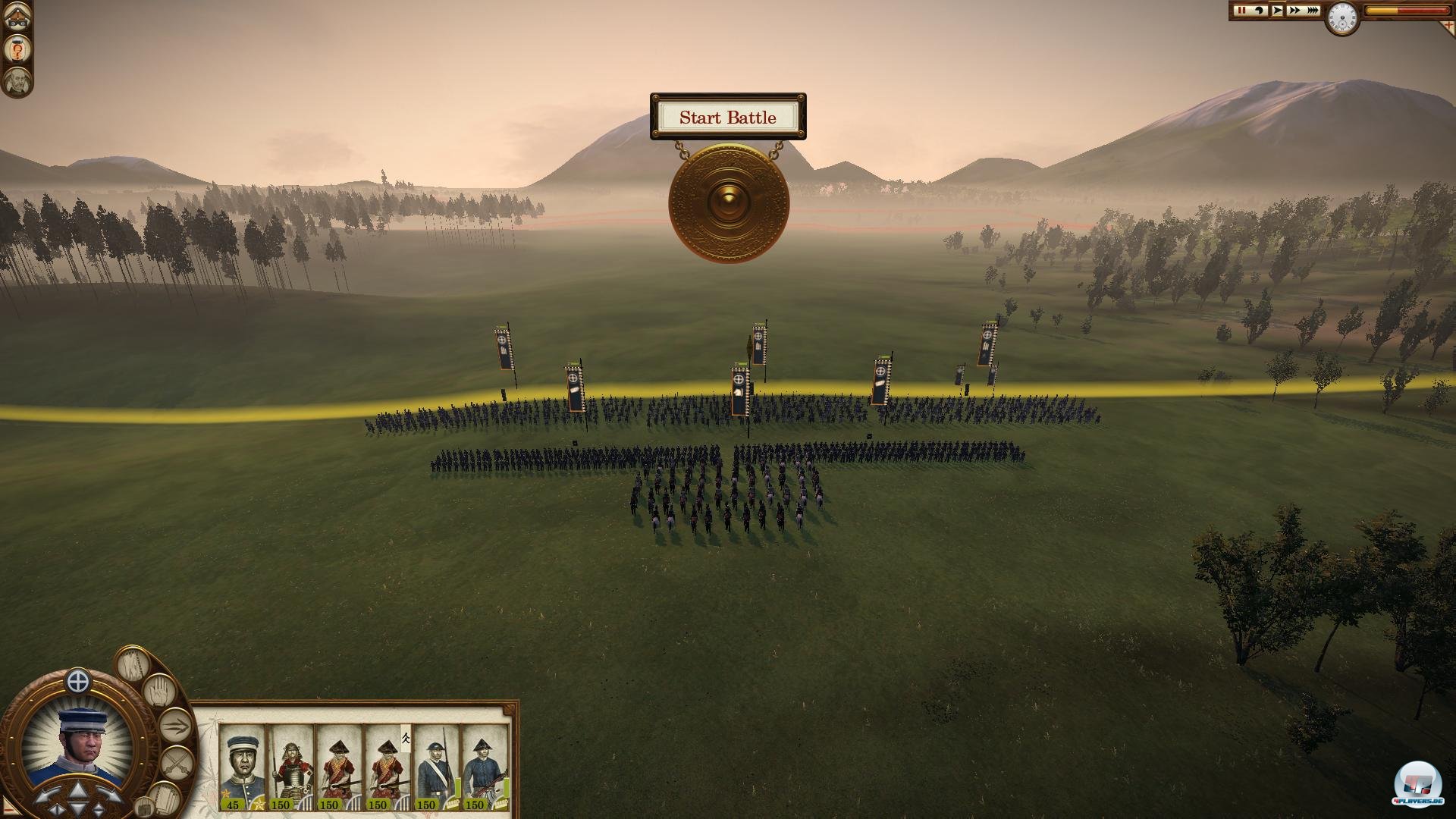
Task: Pause the battle speed
Action: (x=1241, y=11)
